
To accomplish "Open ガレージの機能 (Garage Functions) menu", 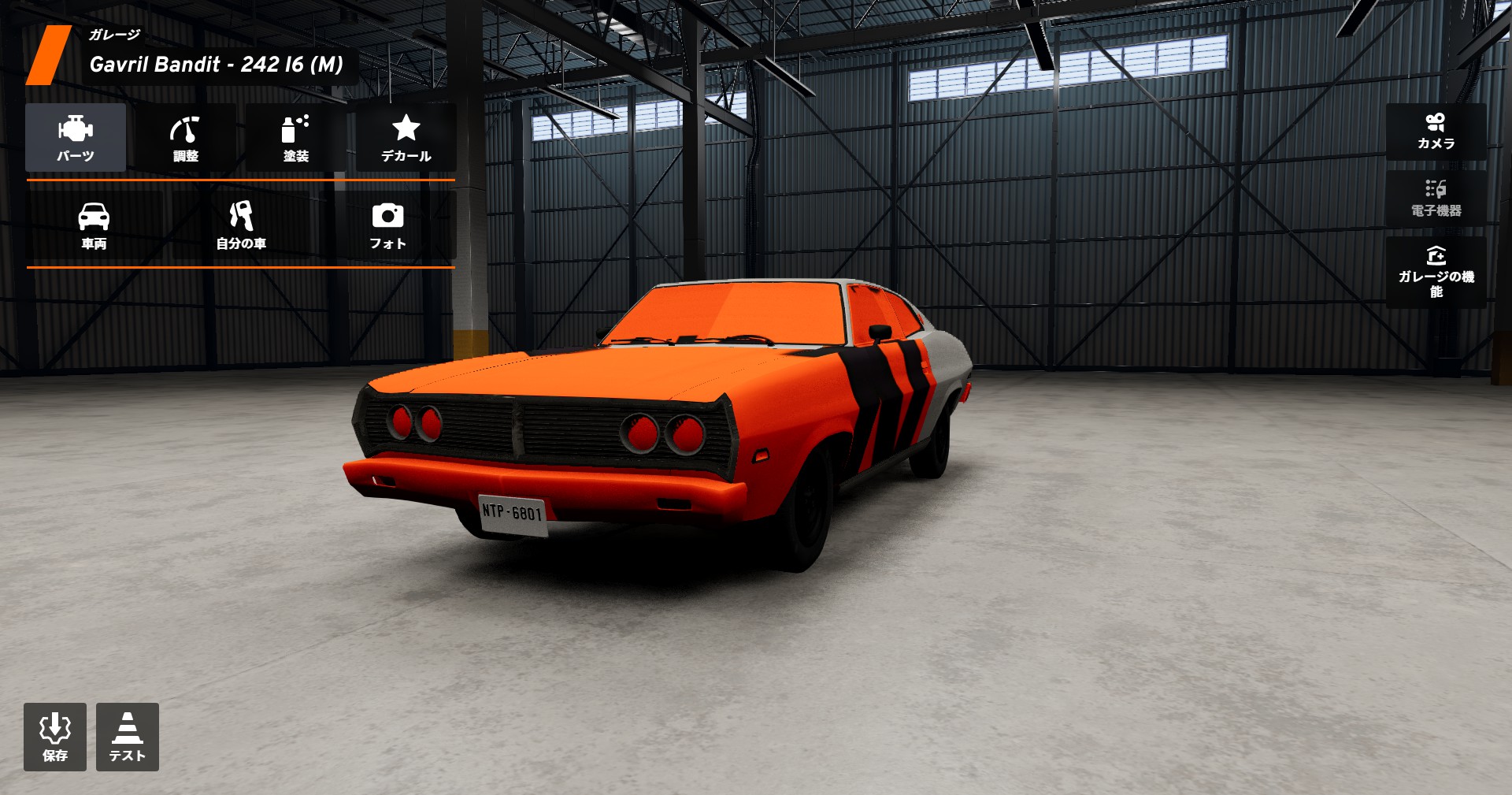I will tap(1436, 272).
